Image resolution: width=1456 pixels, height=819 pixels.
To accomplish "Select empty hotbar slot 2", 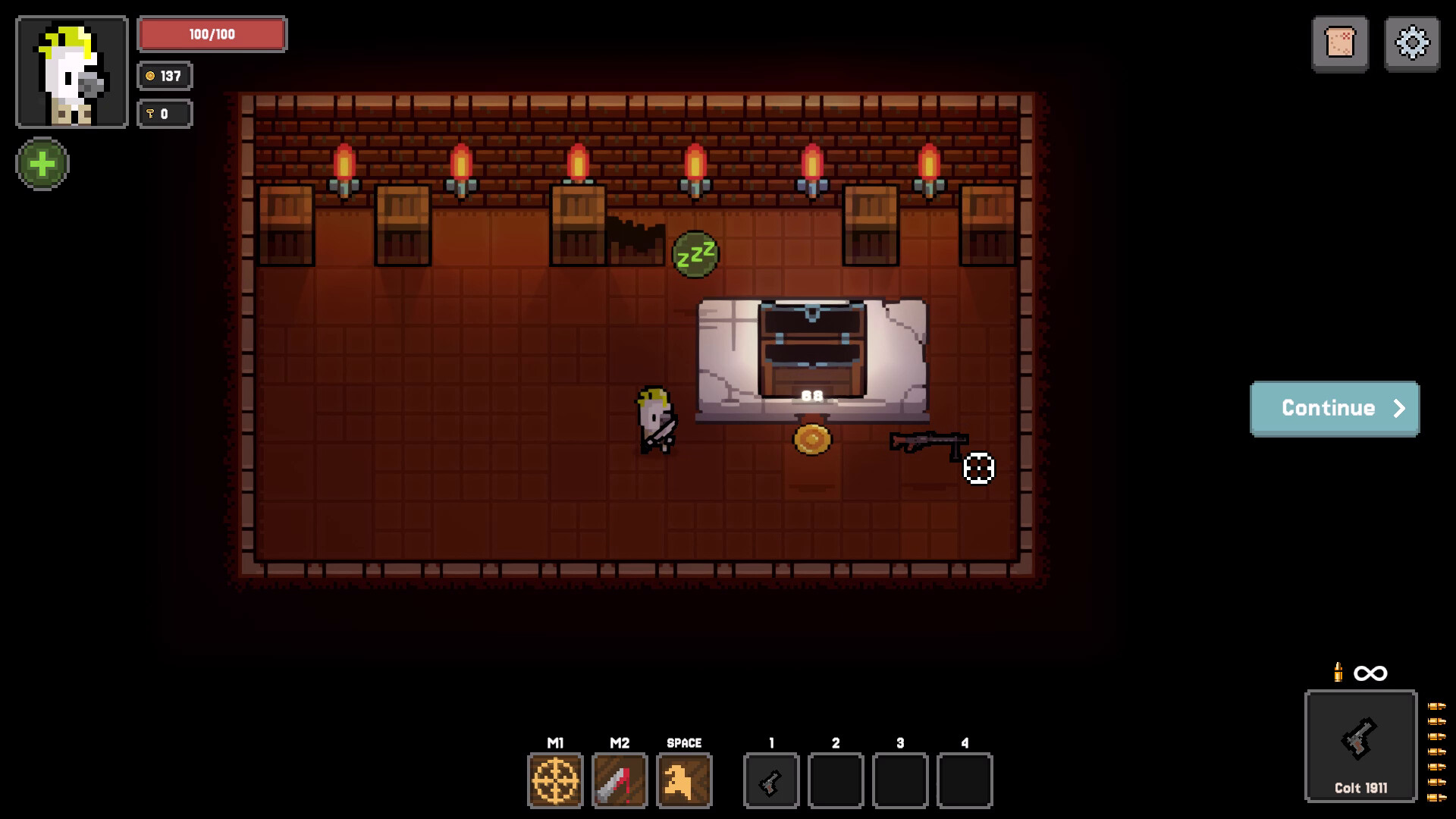I will coord(836,780).
